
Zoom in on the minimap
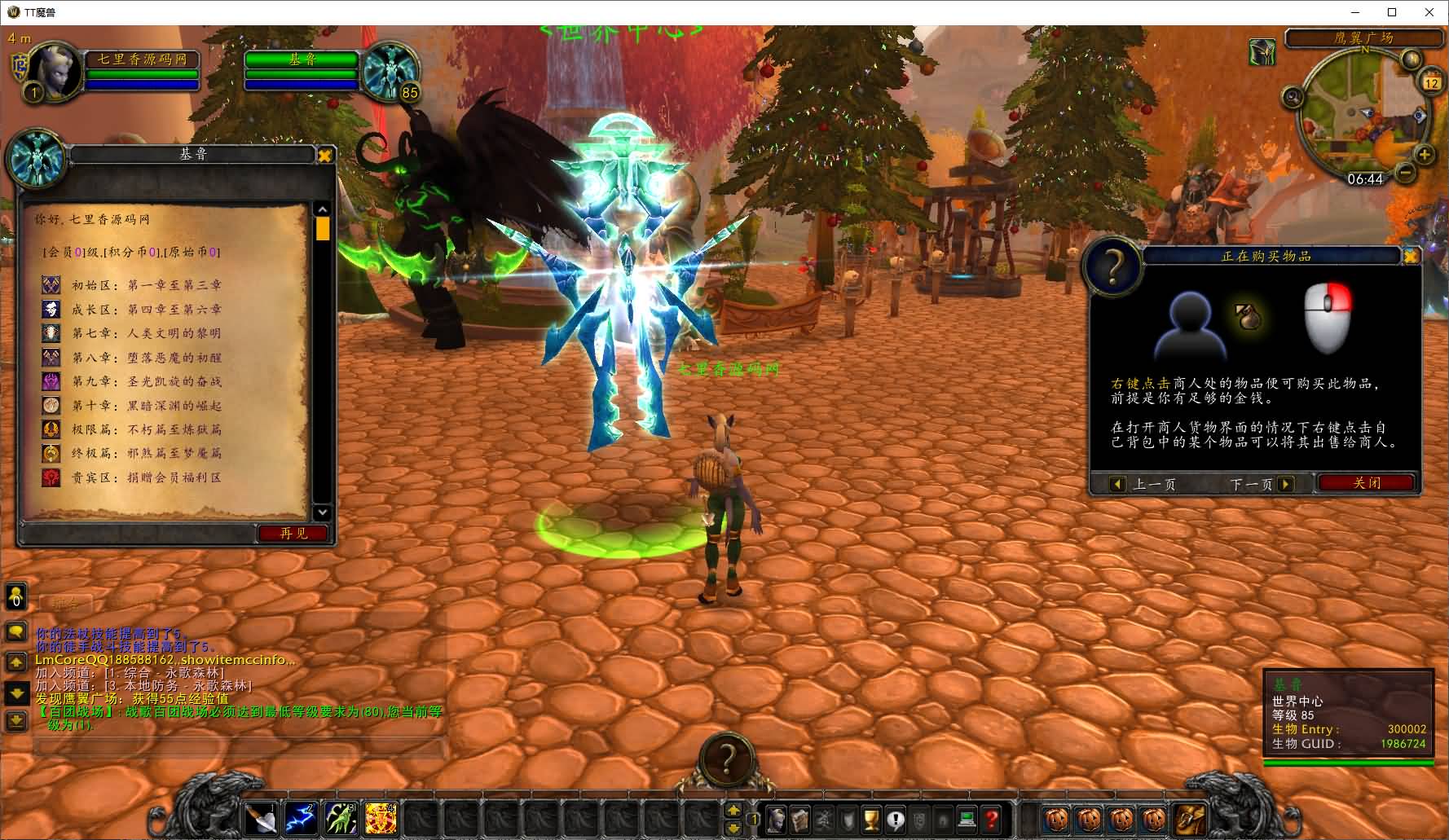(1425, 154)
